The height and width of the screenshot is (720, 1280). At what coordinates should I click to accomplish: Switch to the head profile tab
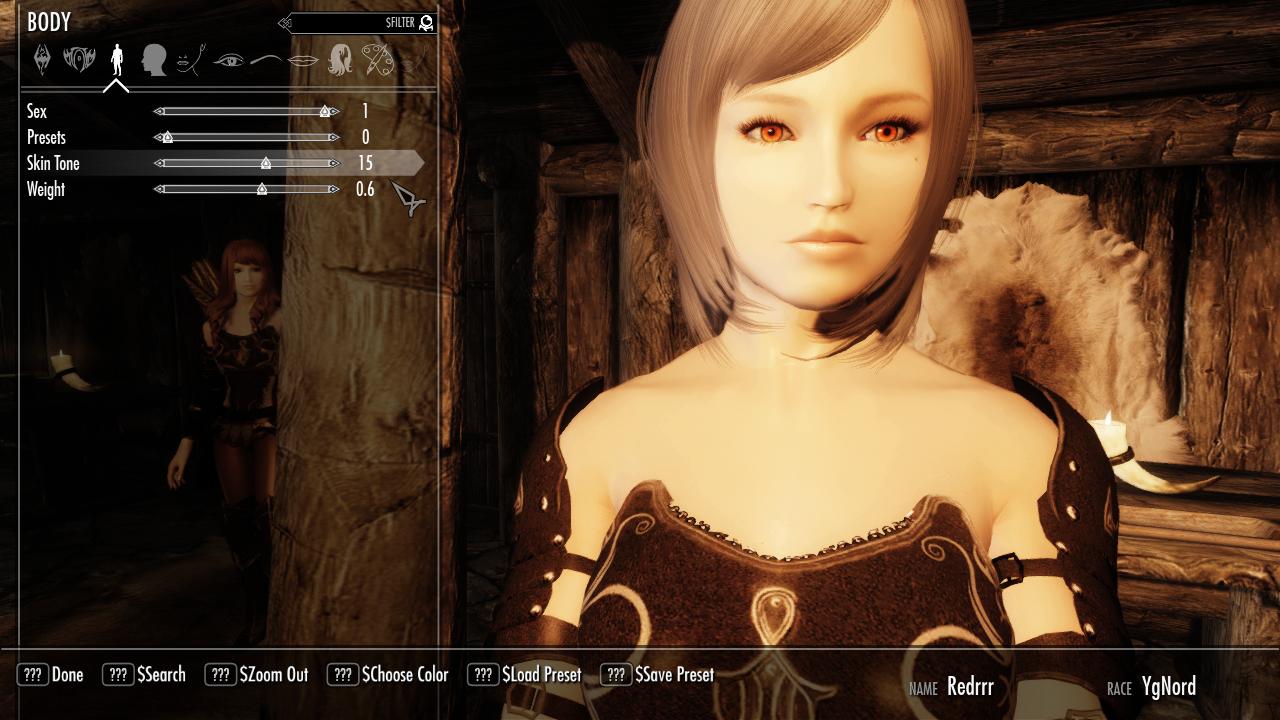[153, 59]
